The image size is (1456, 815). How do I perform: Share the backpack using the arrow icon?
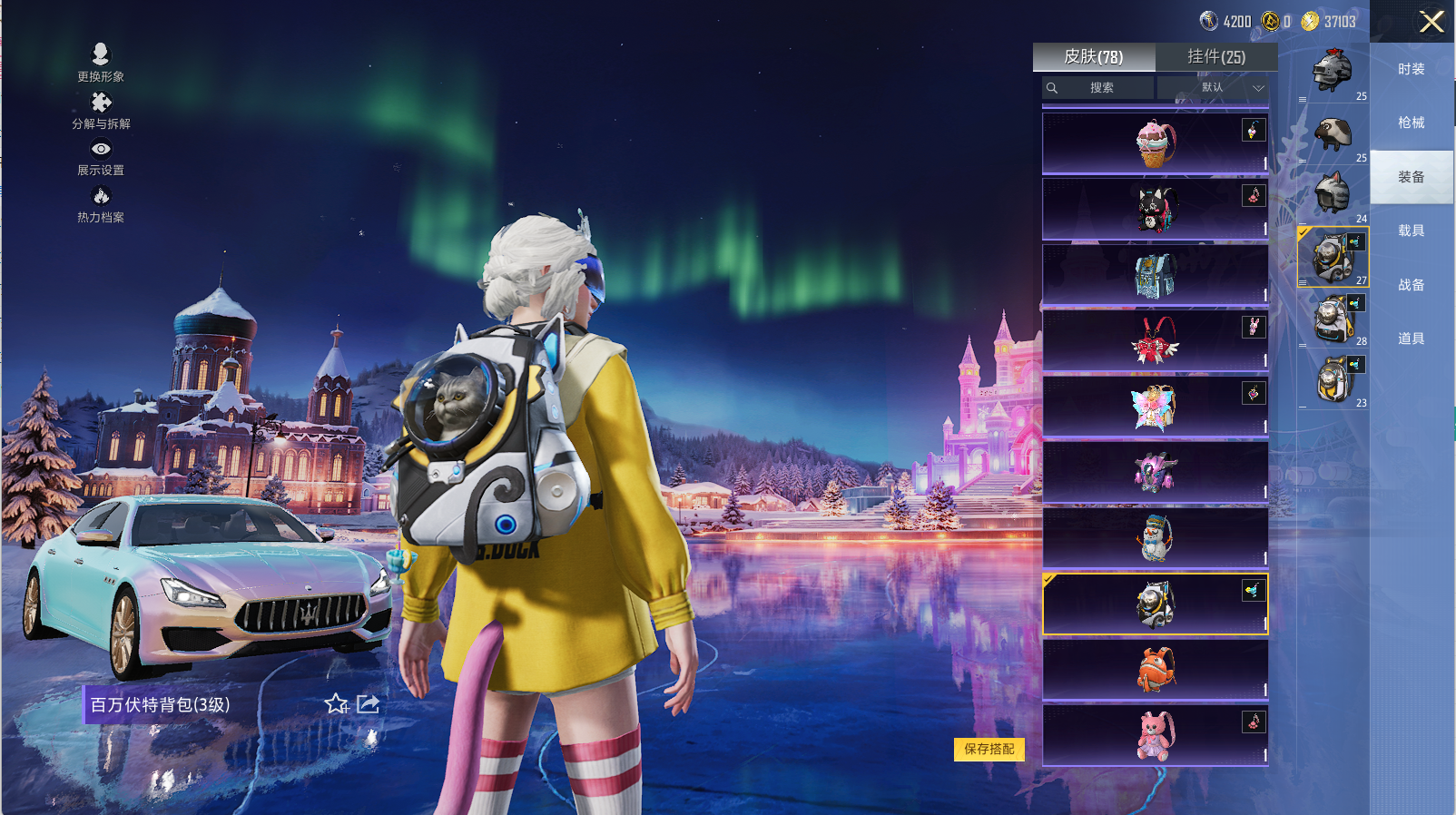coord(368,703)
